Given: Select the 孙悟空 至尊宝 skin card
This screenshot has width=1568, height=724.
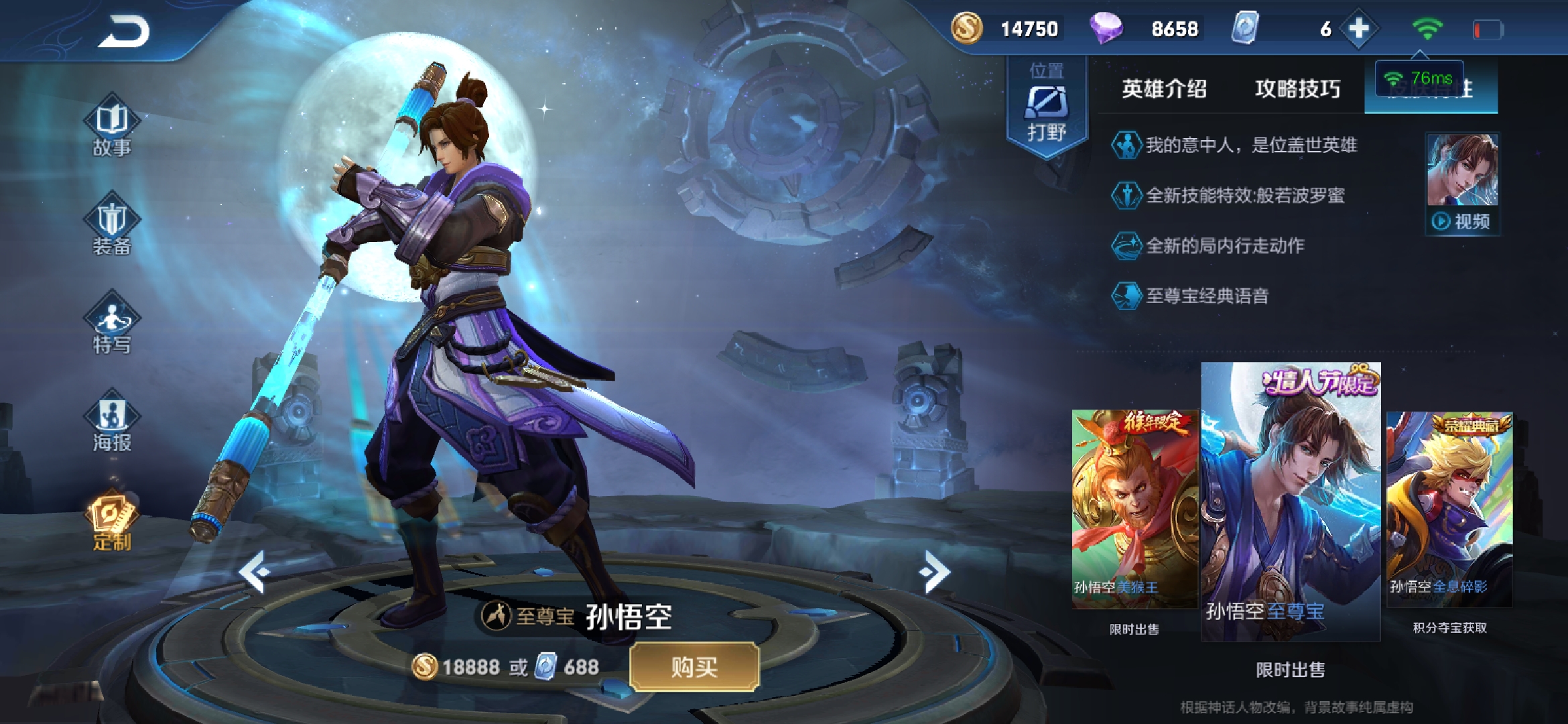Looking at the screenshot, I should [x=1291, y=501].
